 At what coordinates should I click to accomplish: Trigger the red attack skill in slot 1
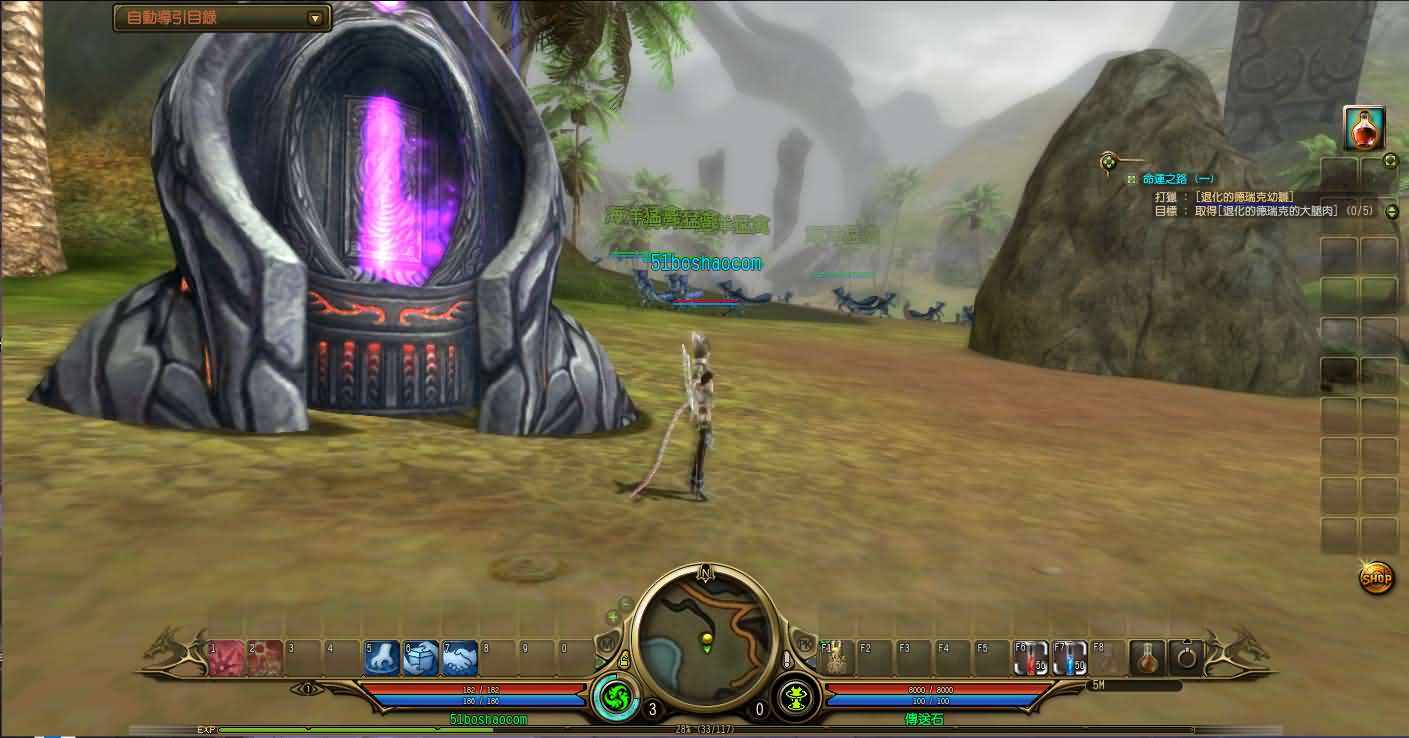click(224, 659)
